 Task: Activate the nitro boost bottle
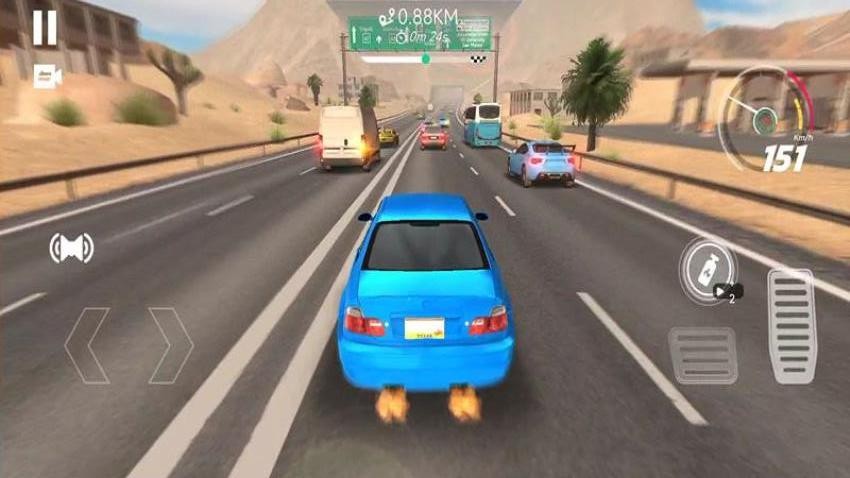[x=706, y=268]
